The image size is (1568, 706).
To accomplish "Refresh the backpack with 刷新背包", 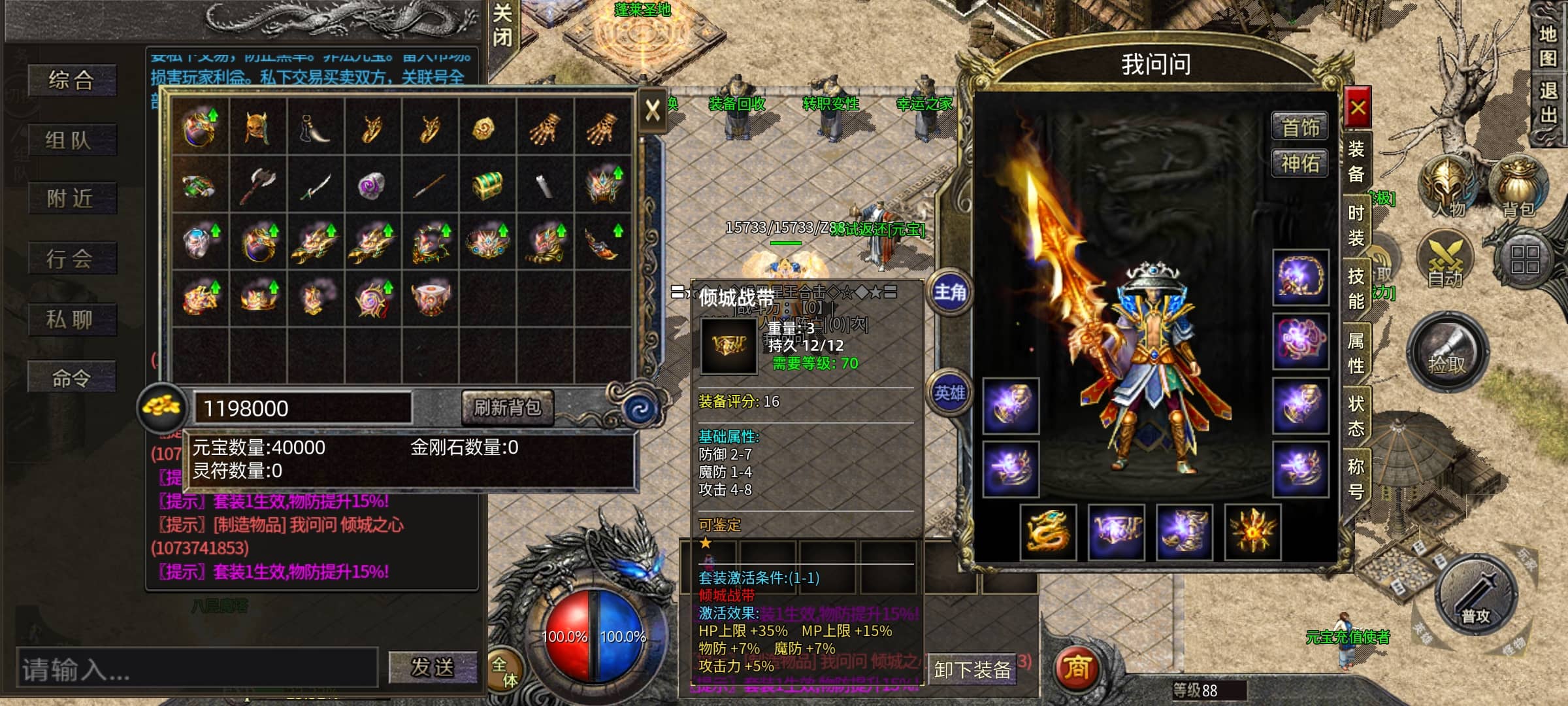I will pos(507,408).
